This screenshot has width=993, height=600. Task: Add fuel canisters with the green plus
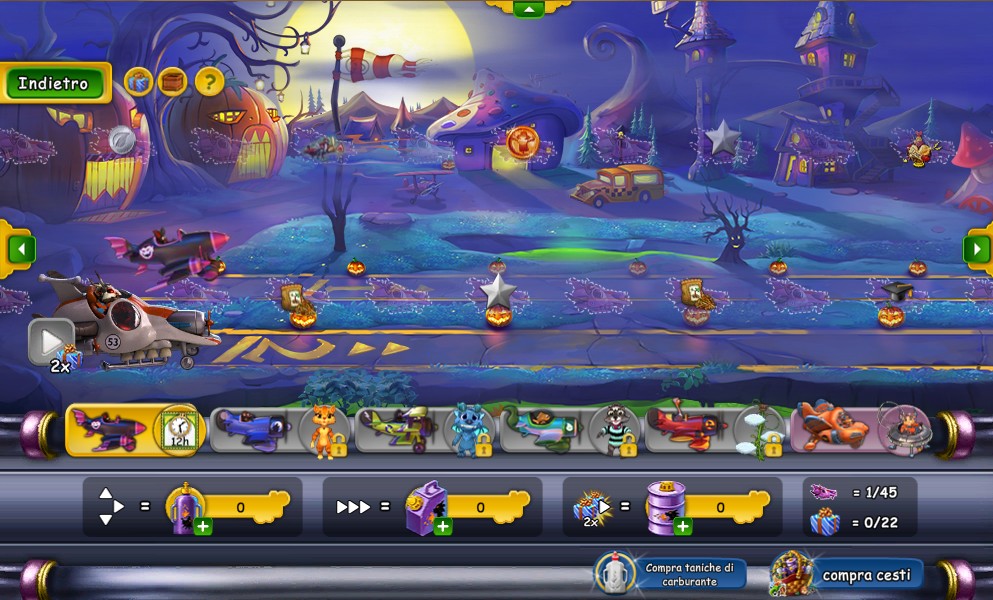pos(203,527)
